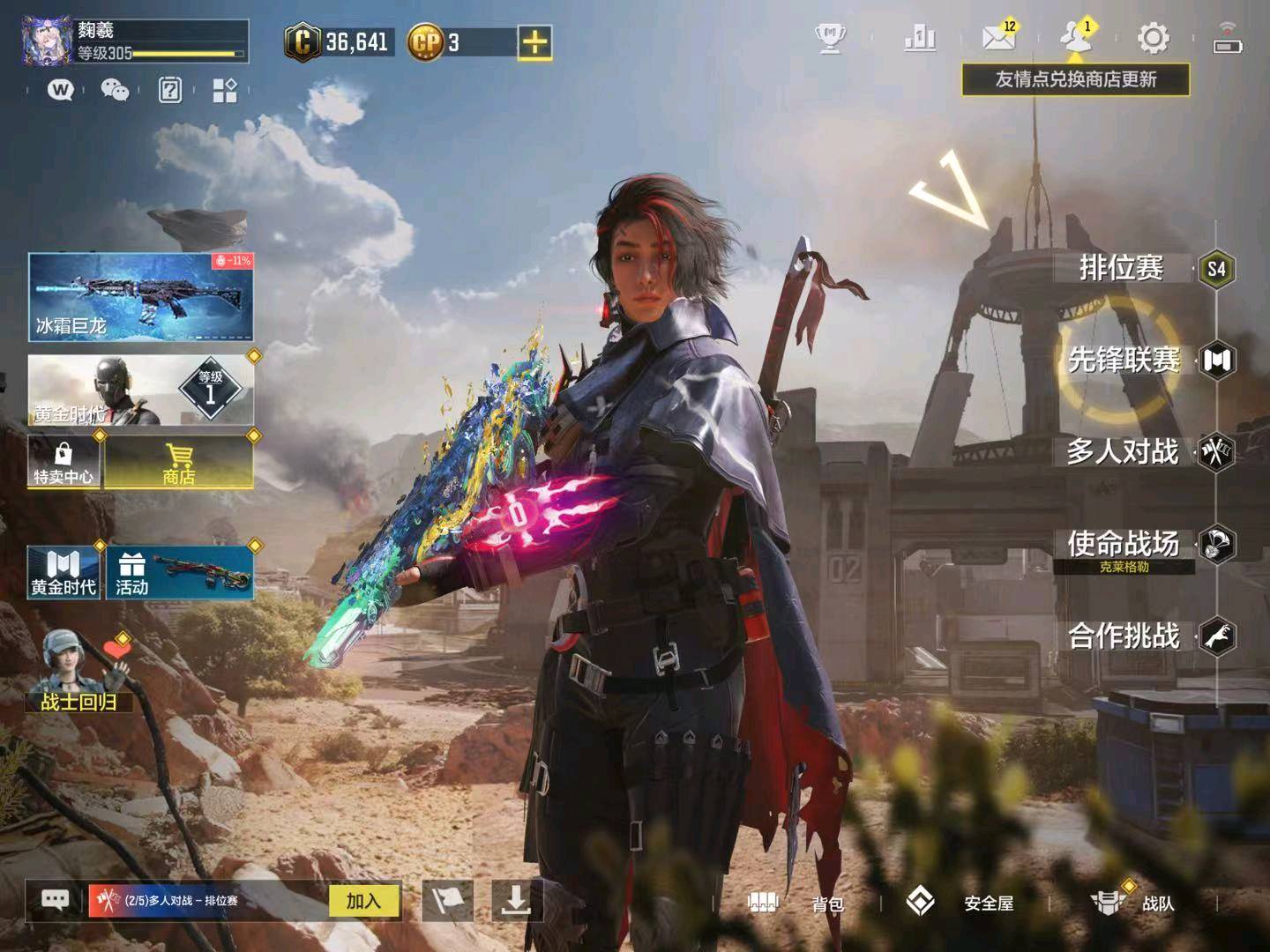This screenshot has height=952, width=1270.
Task: Open the settings gear icon
Action: pyautogui.click(x=1153, y=39)
